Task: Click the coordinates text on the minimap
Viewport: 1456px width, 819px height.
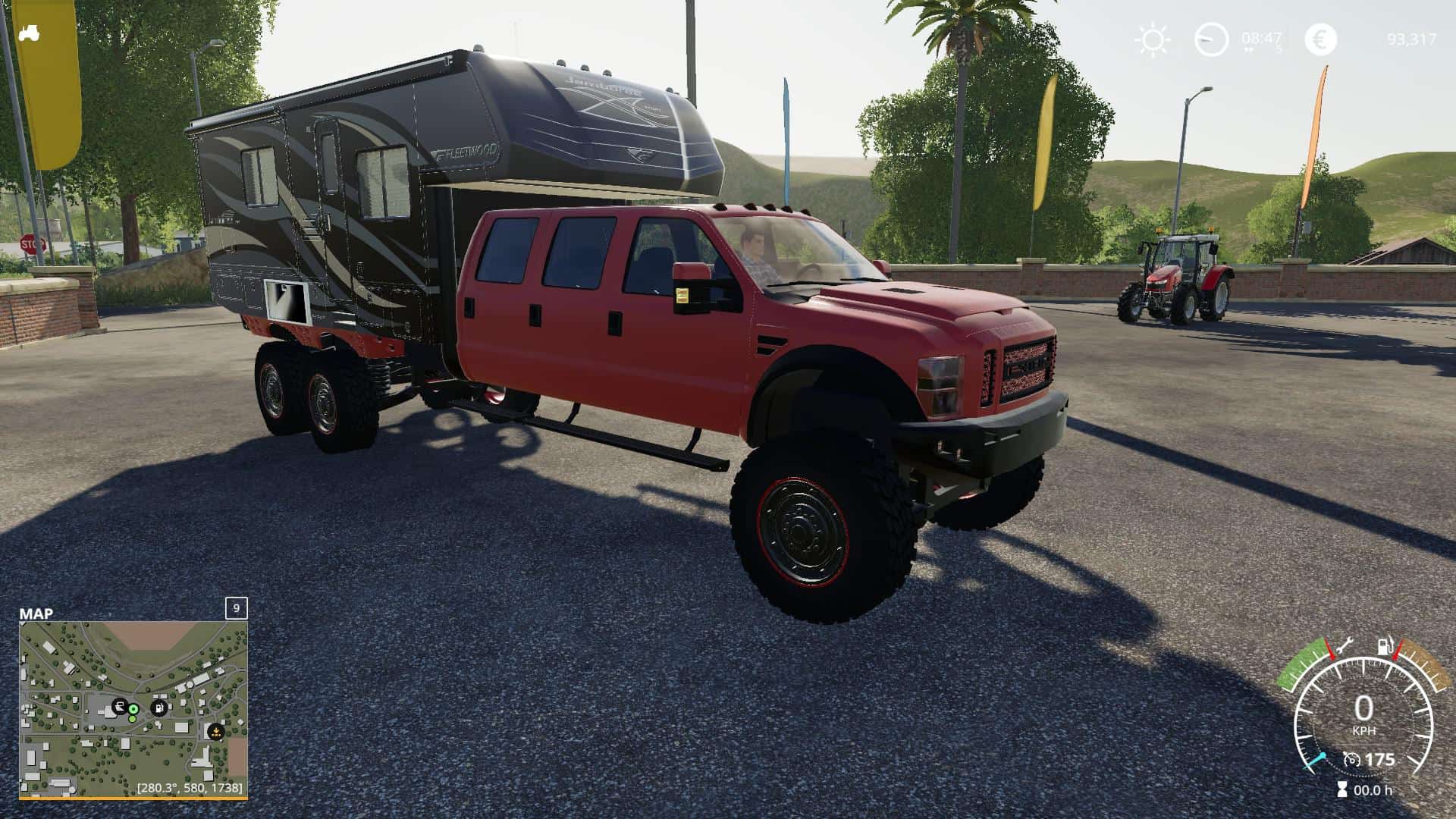Action: (190, 789)
